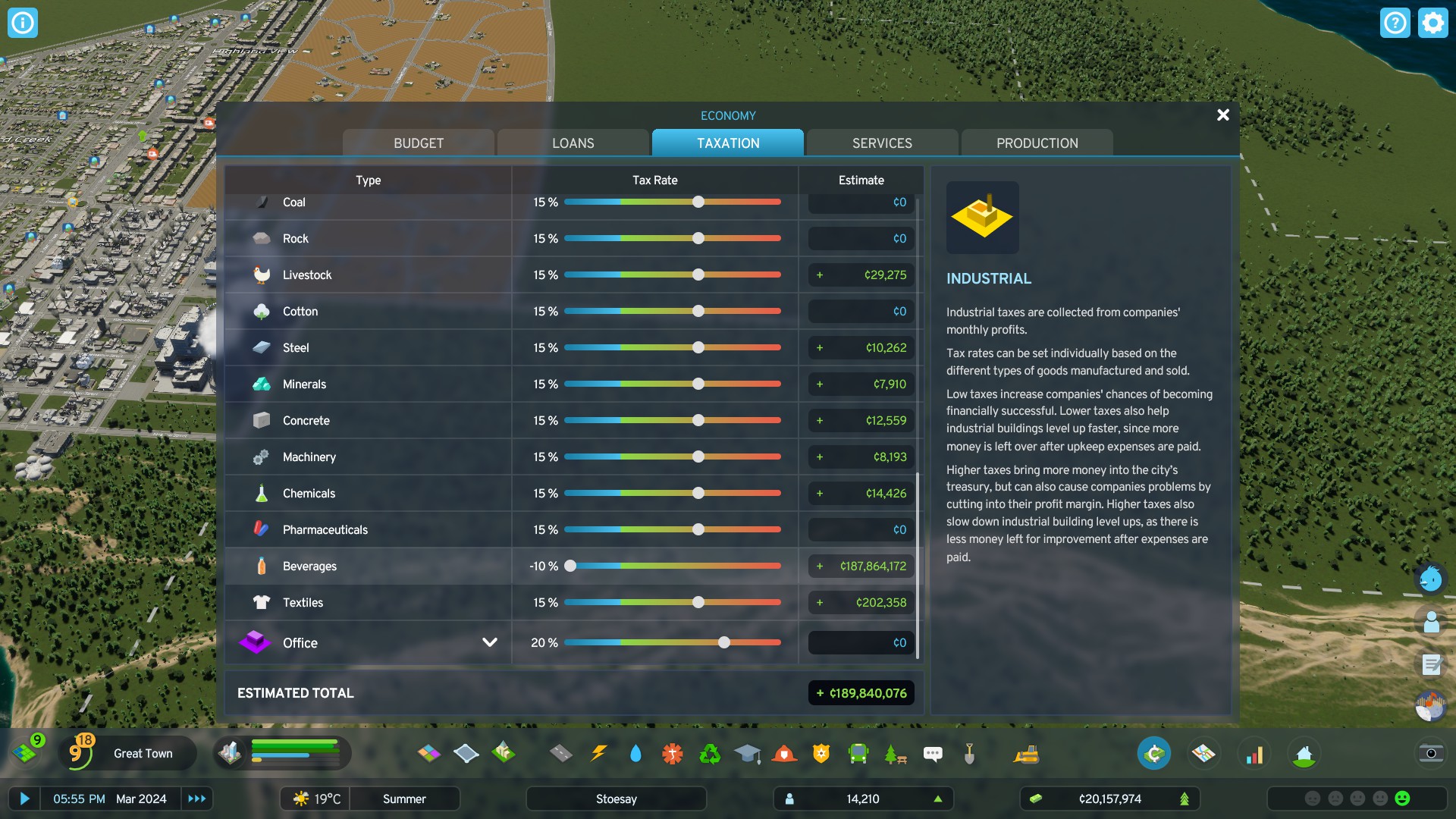
Task: Switch to the Services tab
Action: click(x=882, y=143)
